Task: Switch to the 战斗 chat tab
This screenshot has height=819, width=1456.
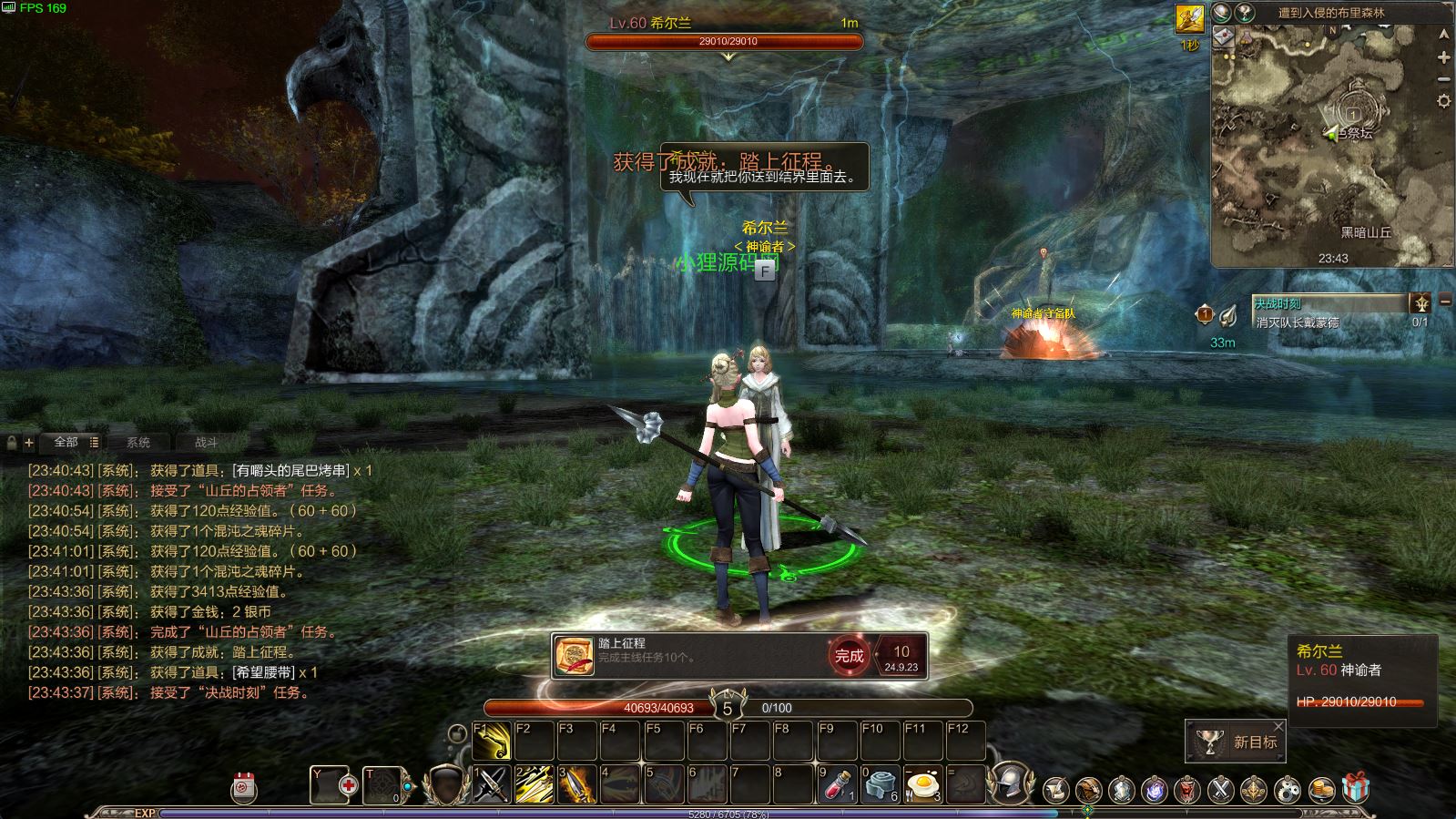Action: (207, 443)
